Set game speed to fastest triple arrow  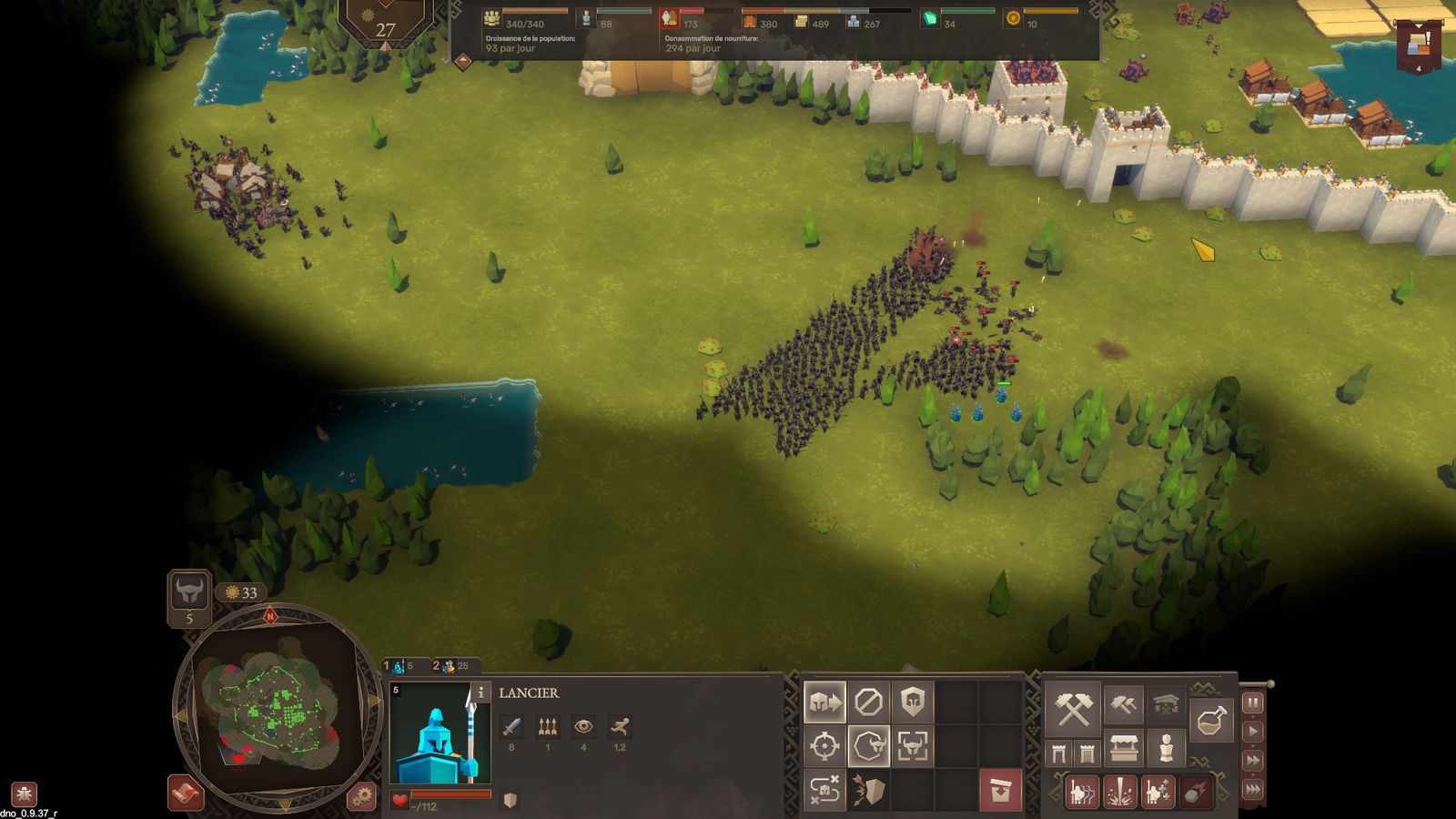(x=1253, y=790)
